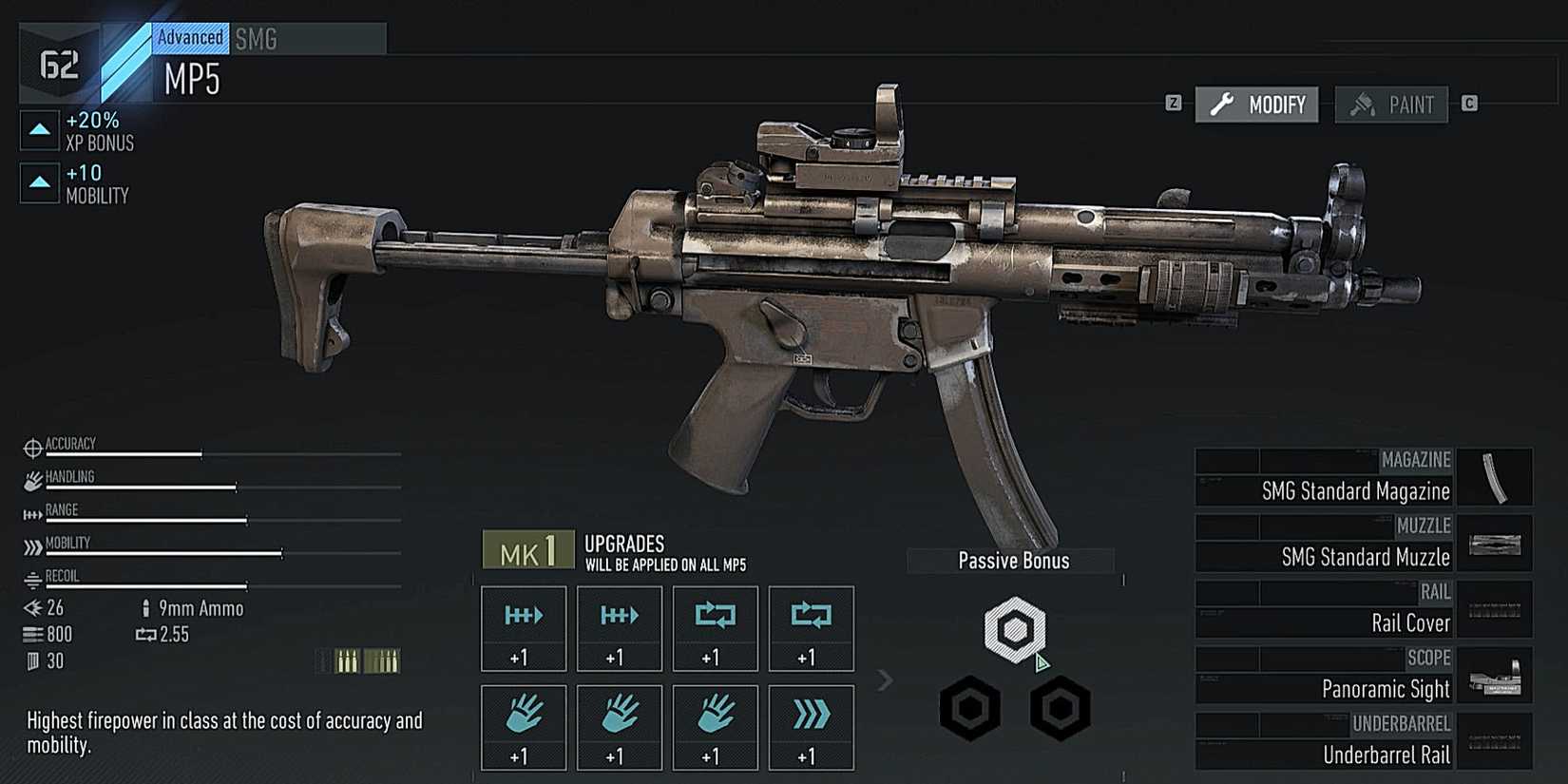Toggle the XP Bonus arrow indicator

click(x=38, y=129)
